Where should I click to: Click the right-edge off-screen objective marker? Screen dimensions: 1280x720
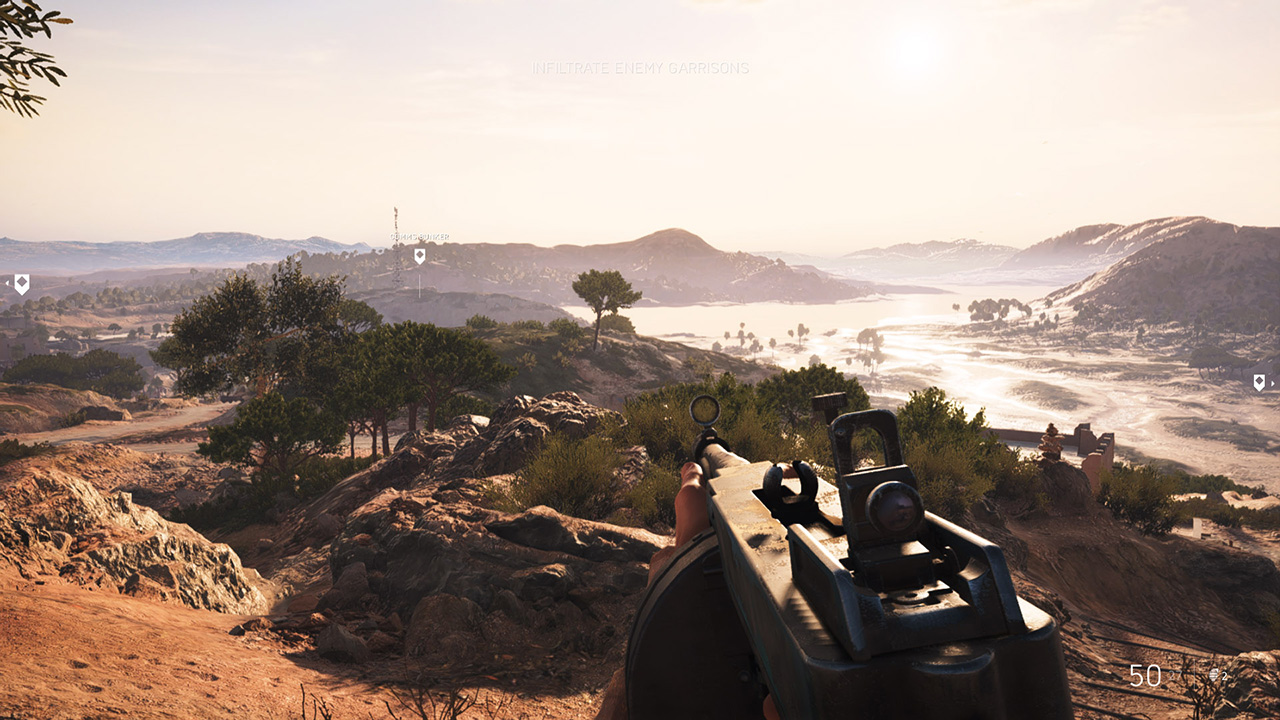coord(1258,381)
